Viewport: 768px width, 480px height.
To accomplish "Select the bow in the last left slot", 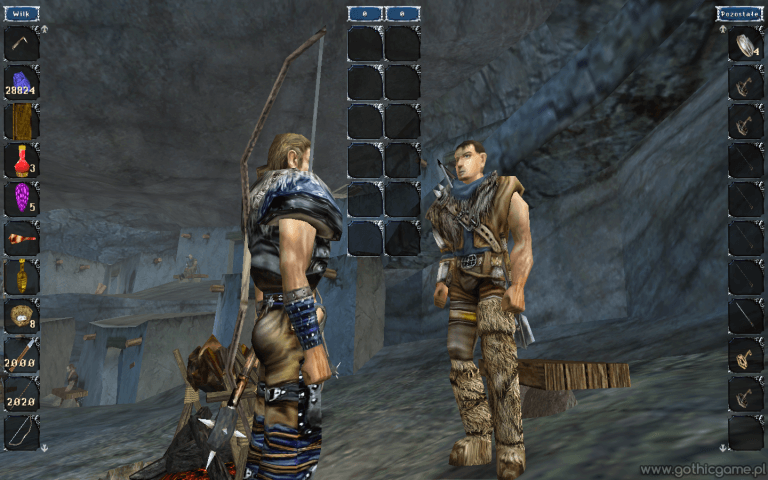I will [21, 433].
